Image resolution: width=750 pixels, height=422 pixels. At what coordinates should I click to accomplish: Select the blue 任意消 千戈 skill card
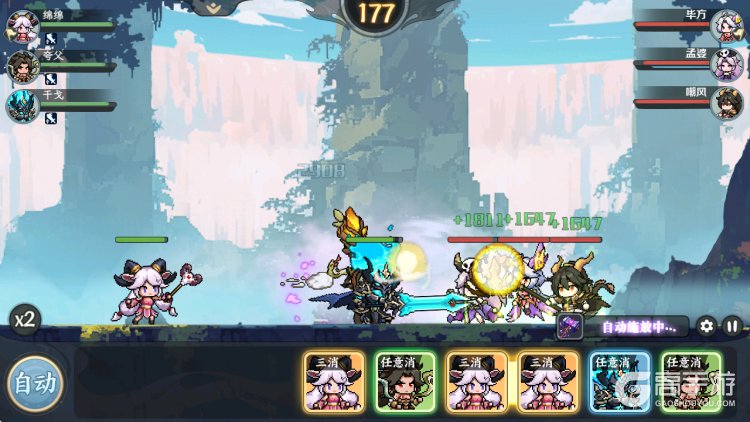(x=619, y=381)
